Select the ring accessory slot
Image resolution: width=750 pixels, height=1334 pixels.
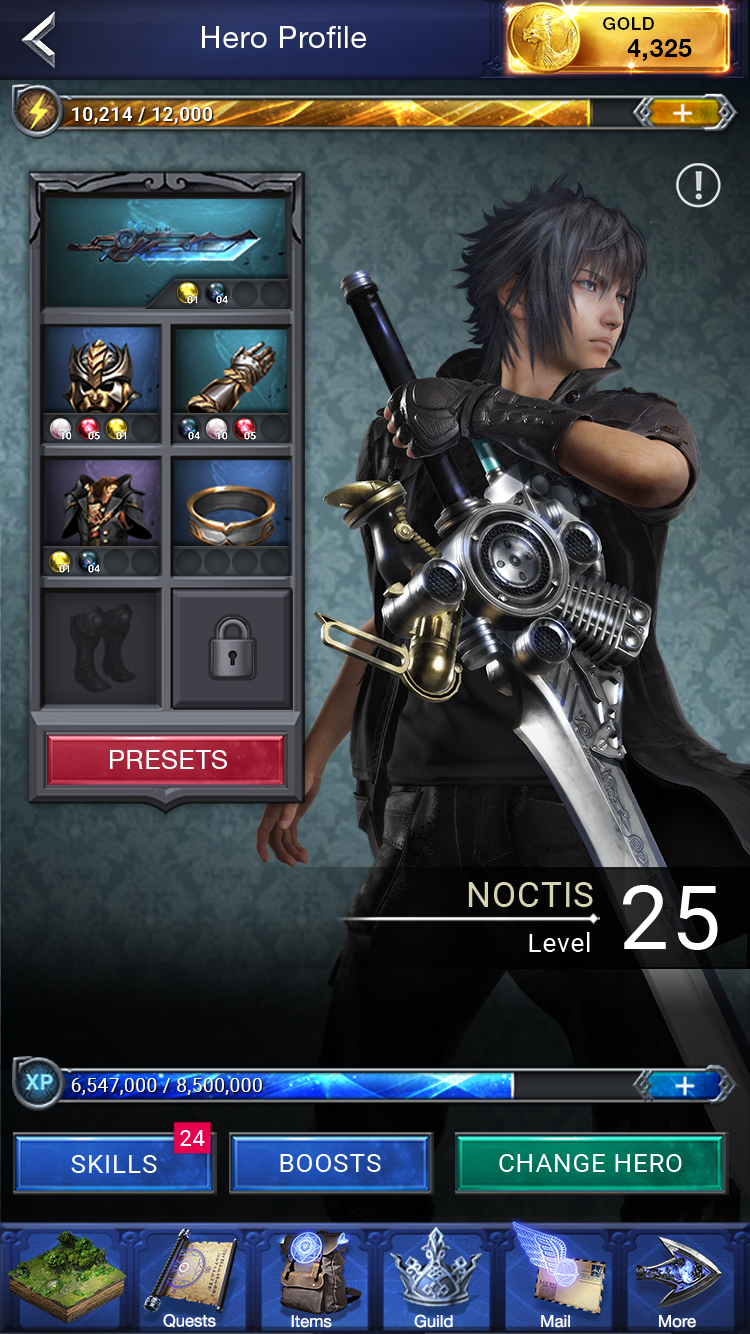point(231,504)
